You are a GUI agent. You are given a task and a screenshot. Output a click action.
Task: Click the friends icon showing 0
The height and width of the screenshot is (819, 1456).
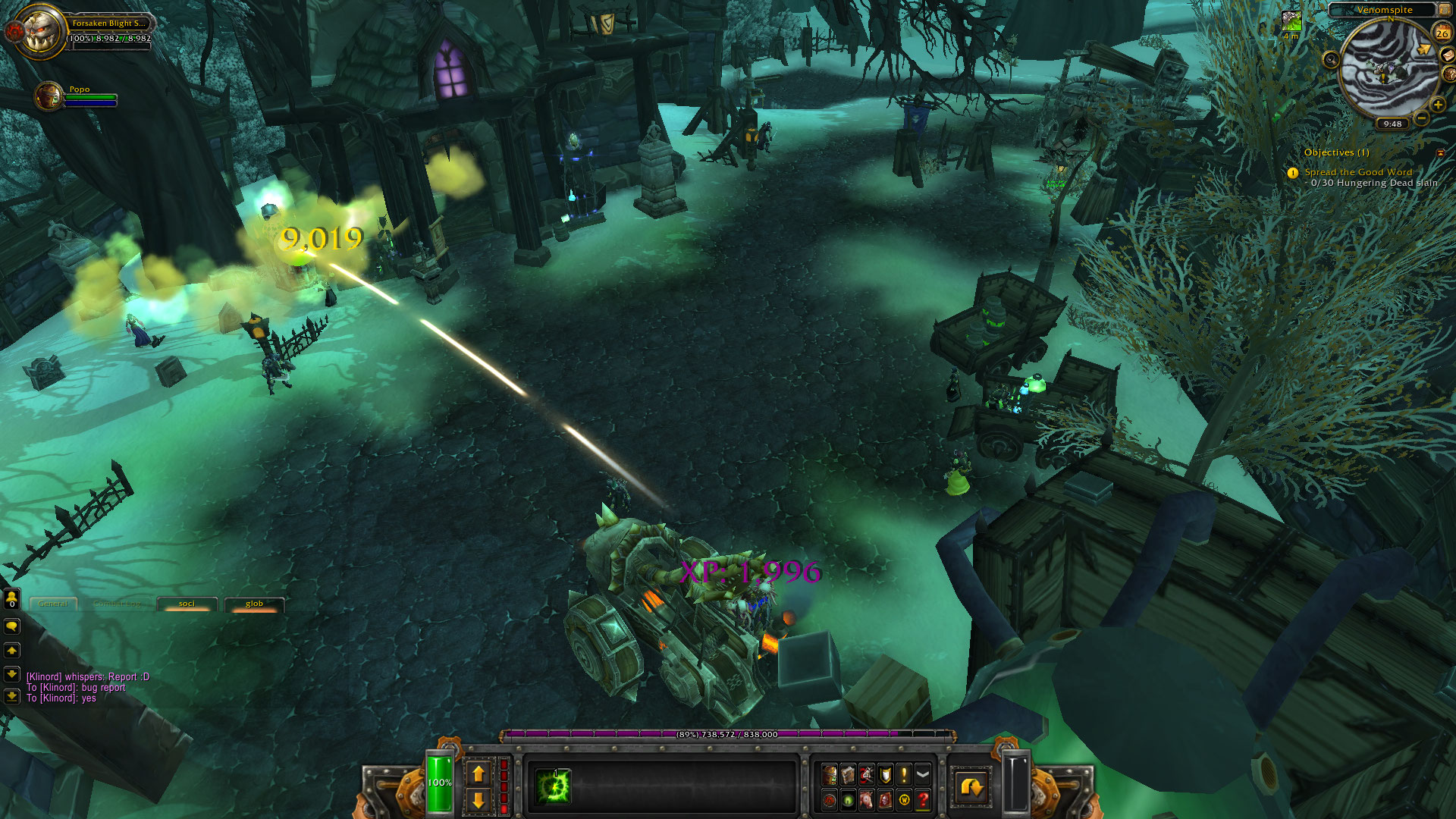click(11, 599)
